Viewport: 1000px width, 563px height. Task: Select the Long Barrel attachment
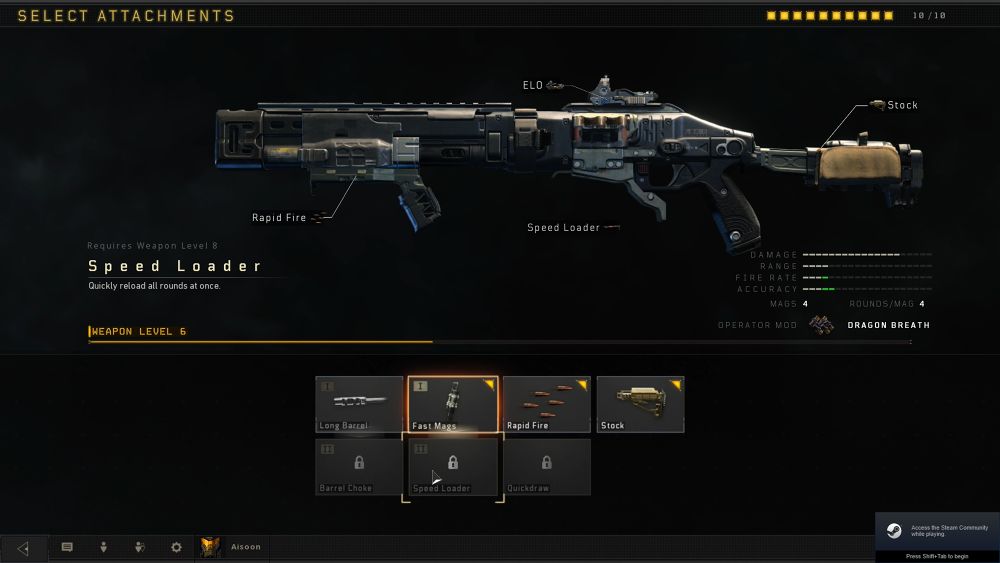click(x=359, y=404)
